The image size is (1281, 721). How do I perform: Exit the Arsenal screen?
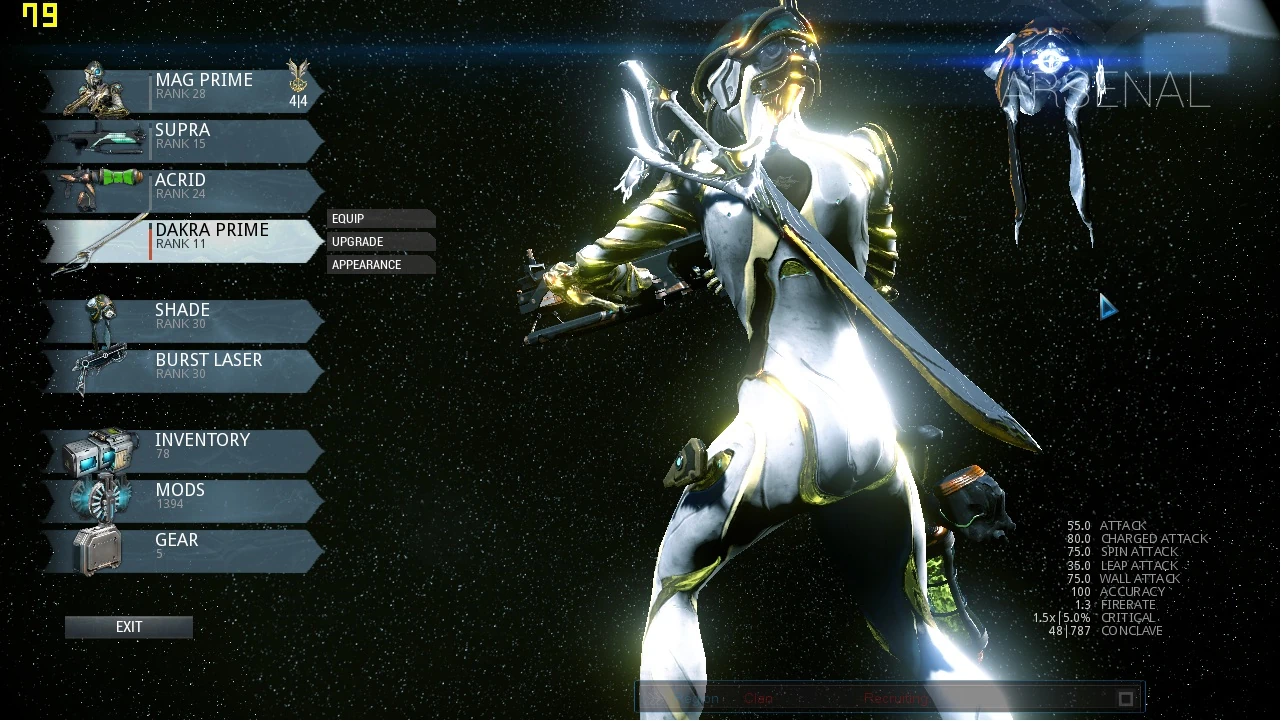pyautogui.click(x=129, y=627)
